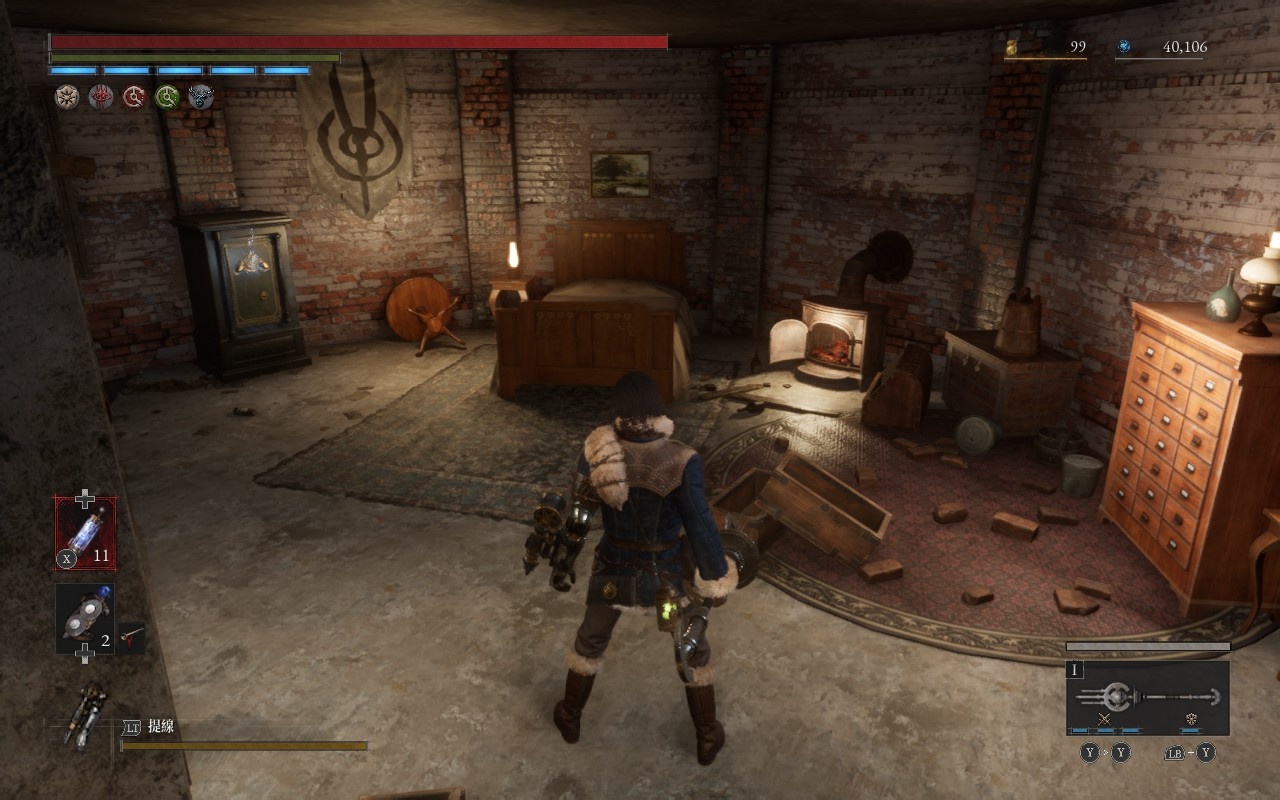Click the blue stag head buff icon
Screen dimensions: 1280x800
200,96
